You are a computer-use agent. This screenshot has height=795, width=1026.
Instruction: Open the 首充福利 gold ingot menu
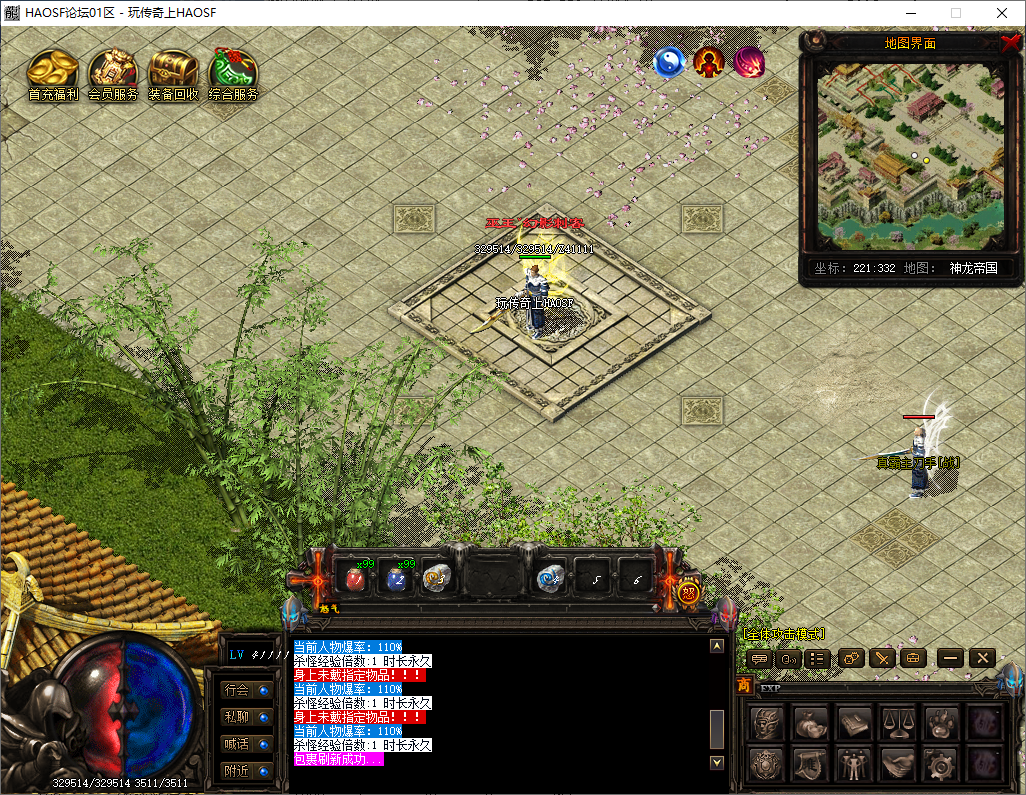click(x=53, y=72)
